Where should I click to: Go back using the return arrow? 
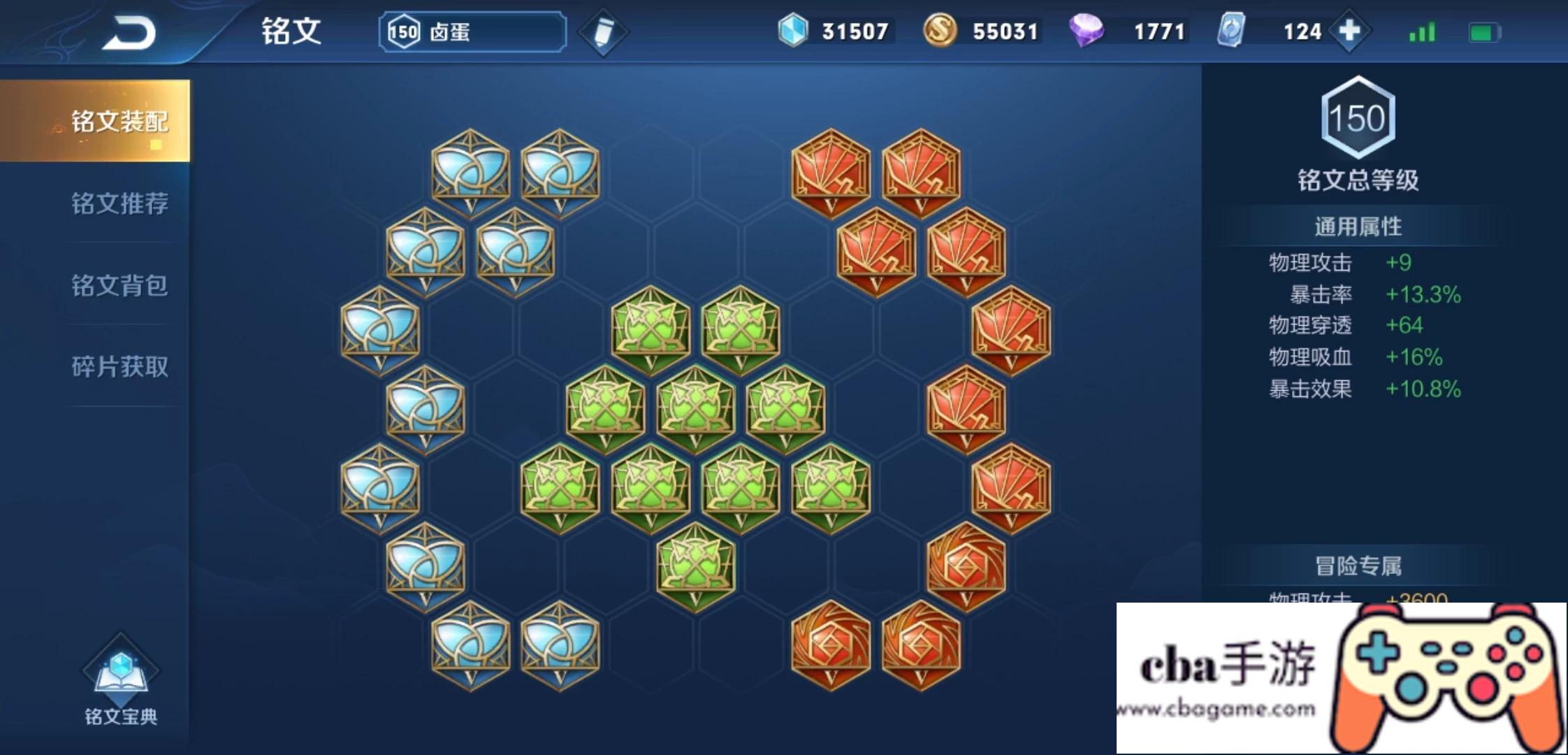pyautogui.click(x=129, y=33)
